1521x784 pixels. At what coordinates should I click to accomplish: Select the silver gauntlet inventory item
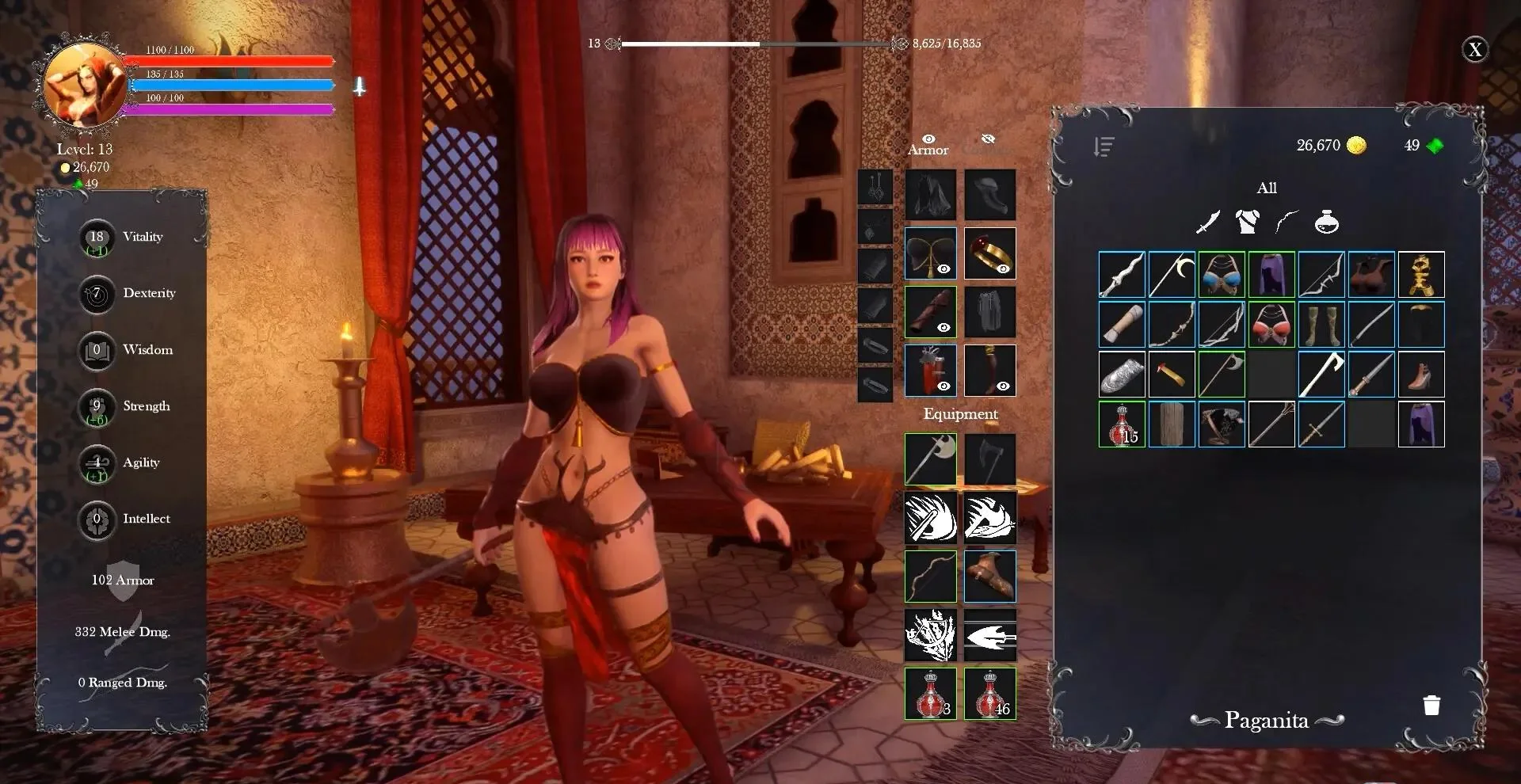pyautogui.click(x=1122, y=375)
